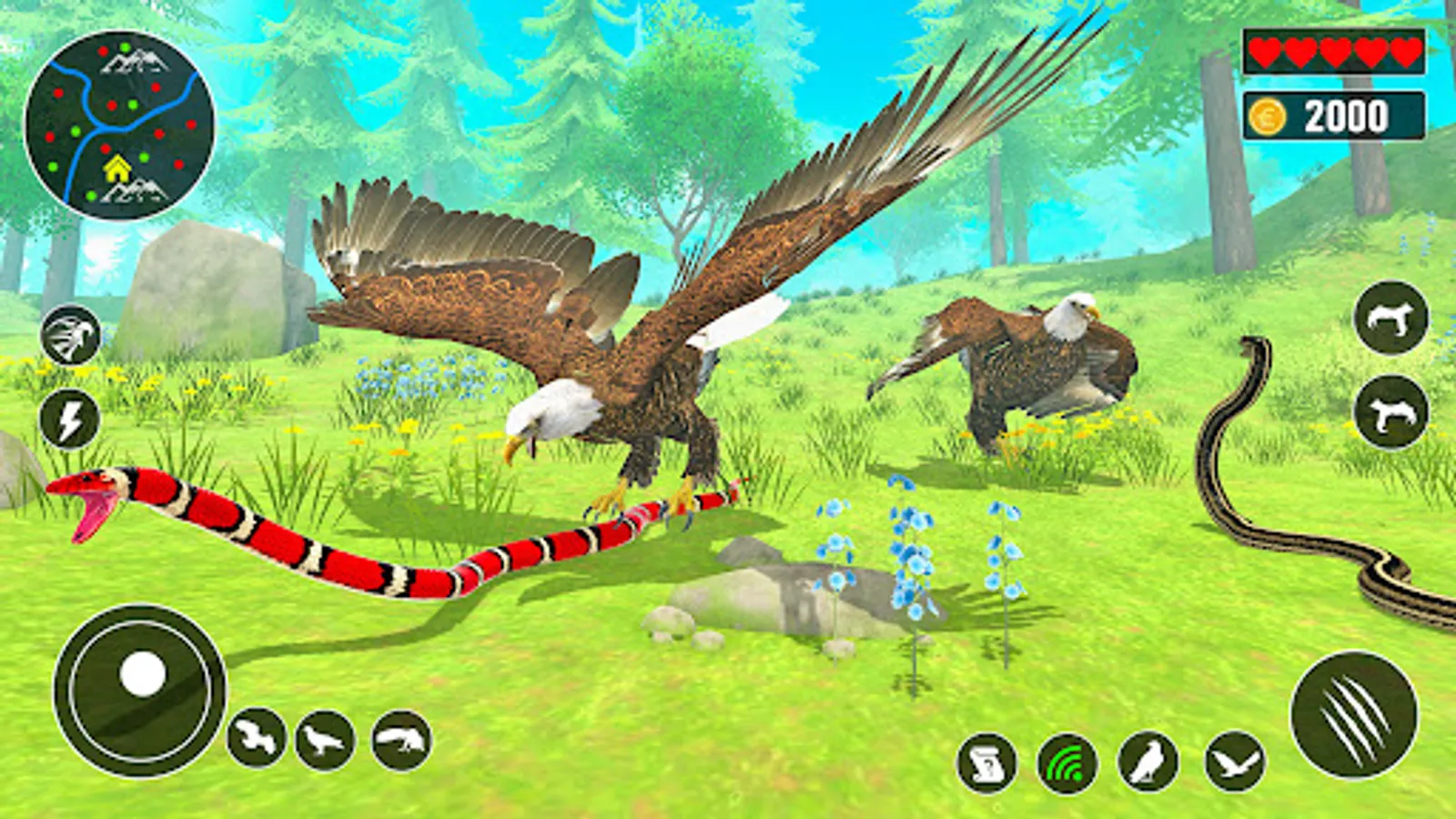Select the spread-wings flying eagle icon
This screenshot has width=1456, height=819.
click(257, 737)
